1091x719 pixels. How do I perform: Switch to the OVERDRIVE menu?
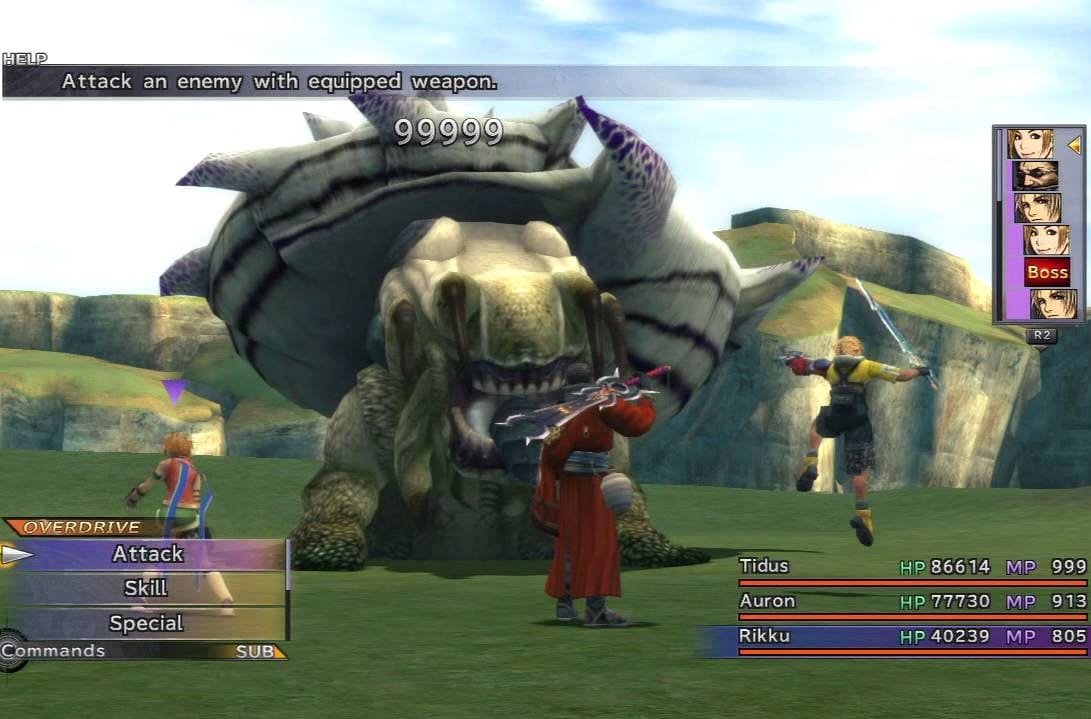[82, 527]
